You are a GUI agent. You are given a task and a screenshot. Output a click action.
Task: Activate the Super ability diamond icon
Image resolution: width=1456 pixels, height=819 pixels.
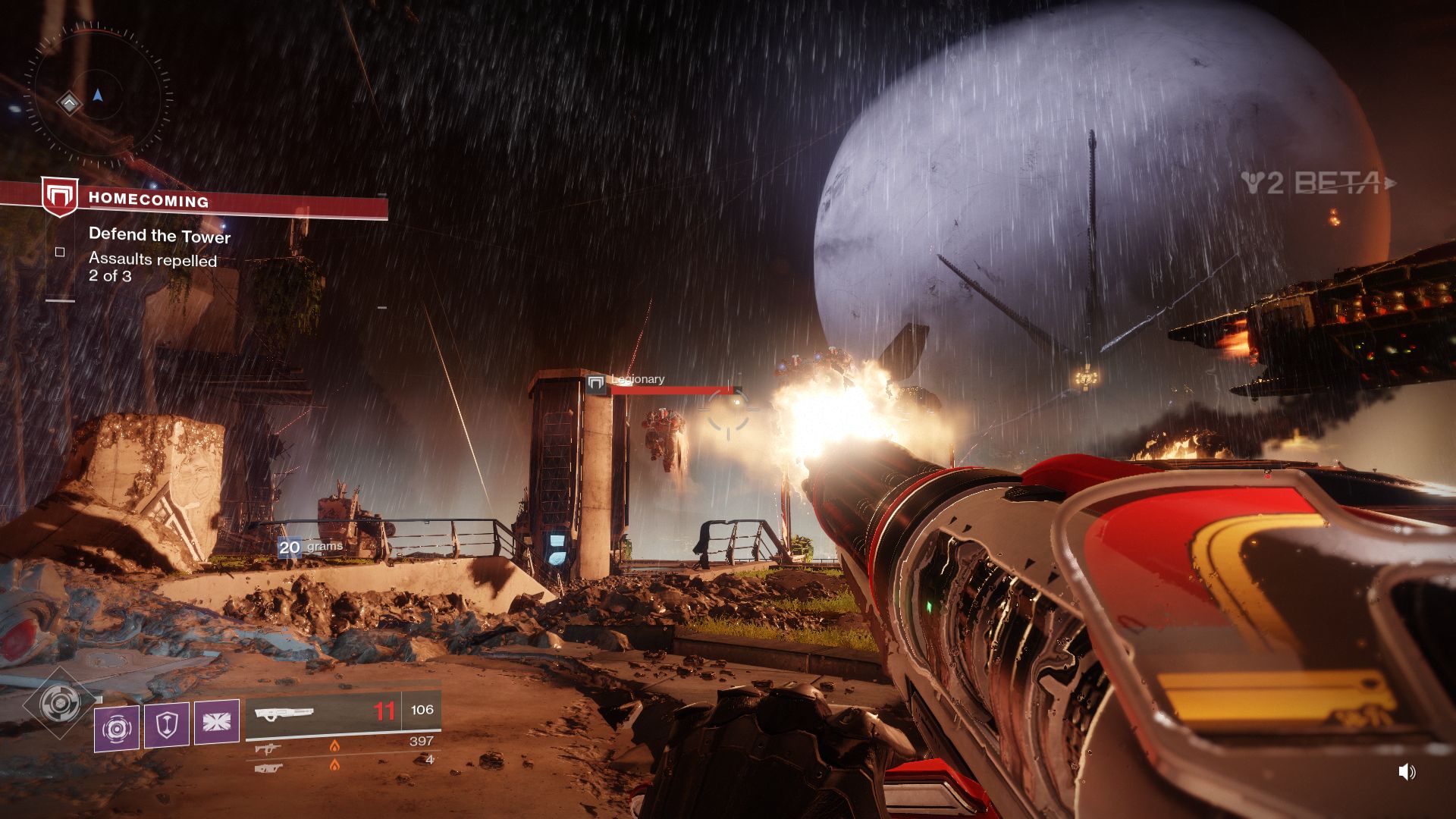59,704
